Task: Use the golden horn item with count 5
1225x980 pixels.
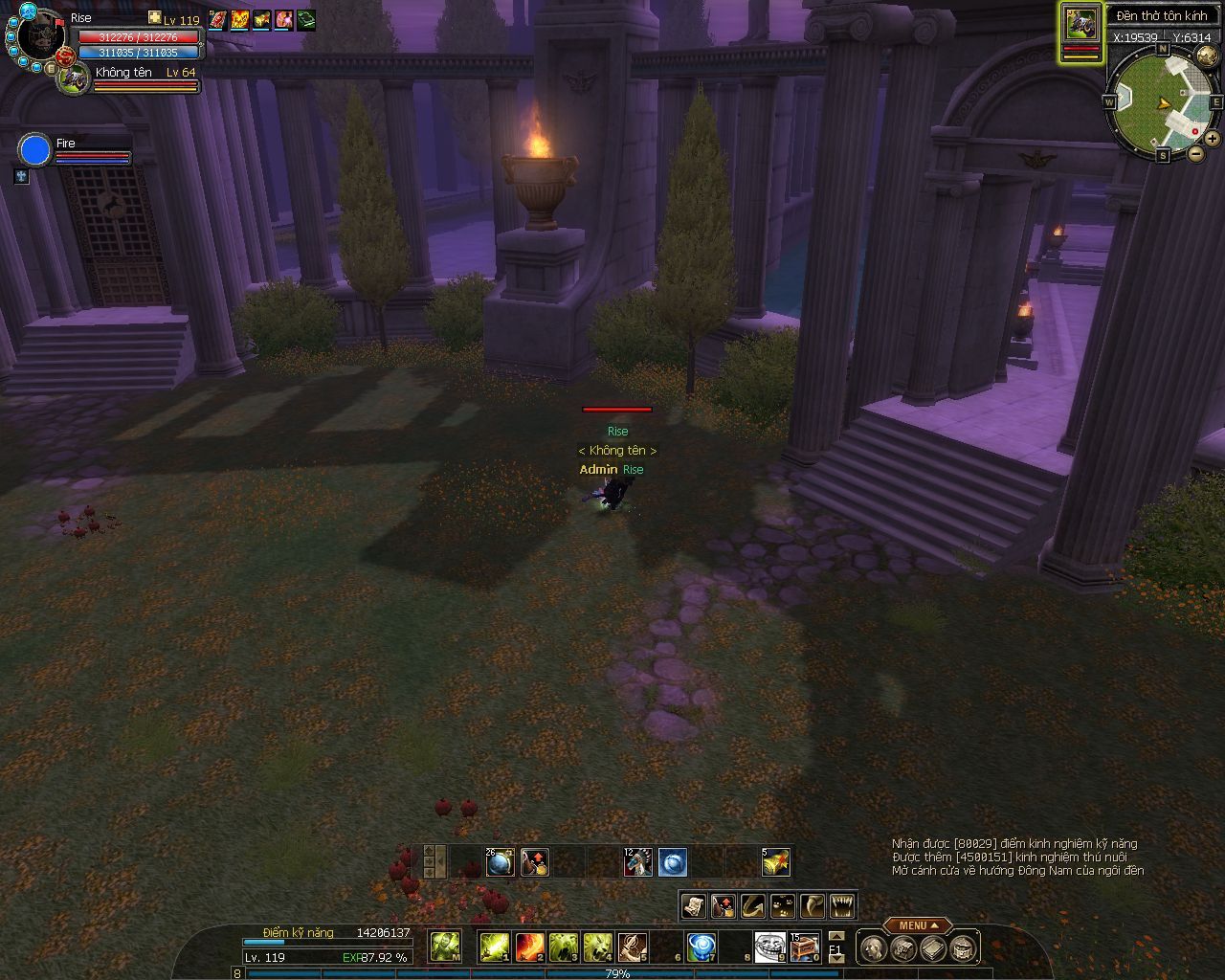Action: tap(775, 862)
